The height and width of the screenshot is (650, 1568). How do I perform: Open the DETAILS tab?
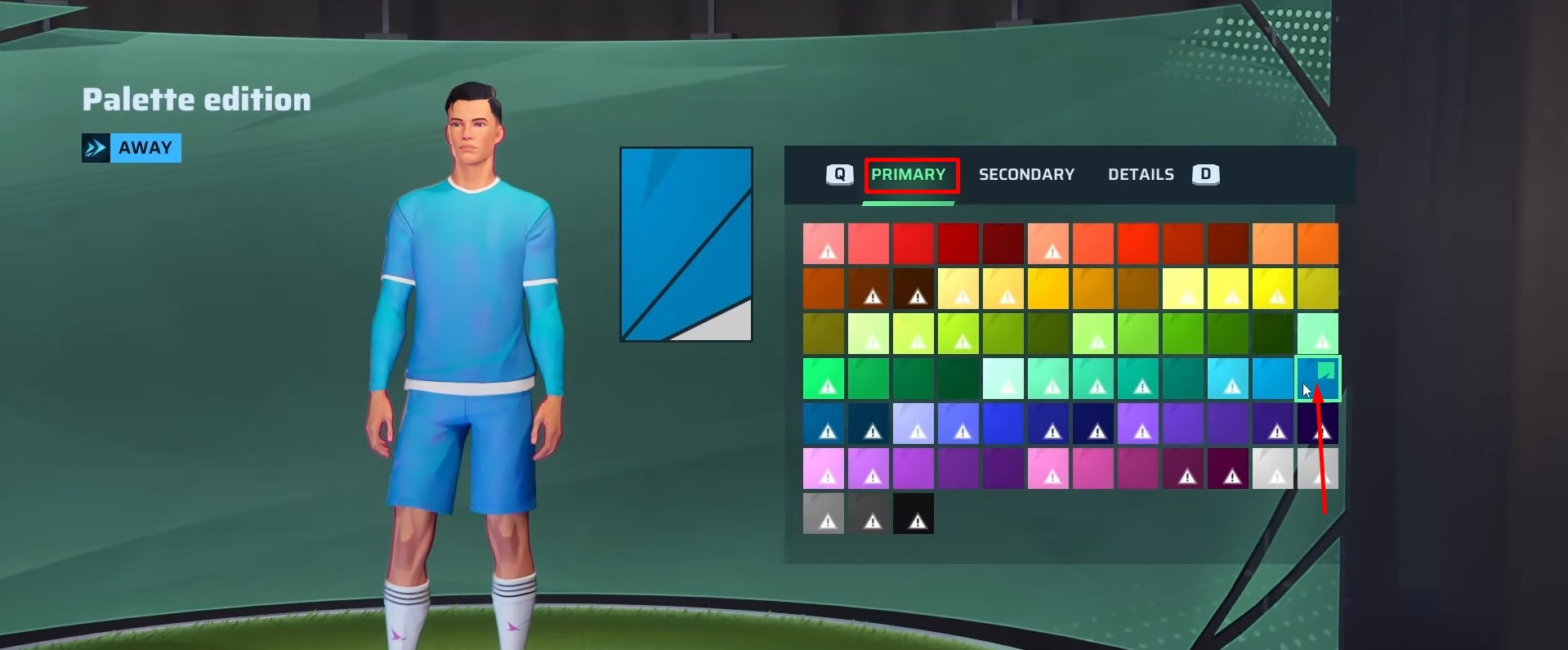(1141, 174)
